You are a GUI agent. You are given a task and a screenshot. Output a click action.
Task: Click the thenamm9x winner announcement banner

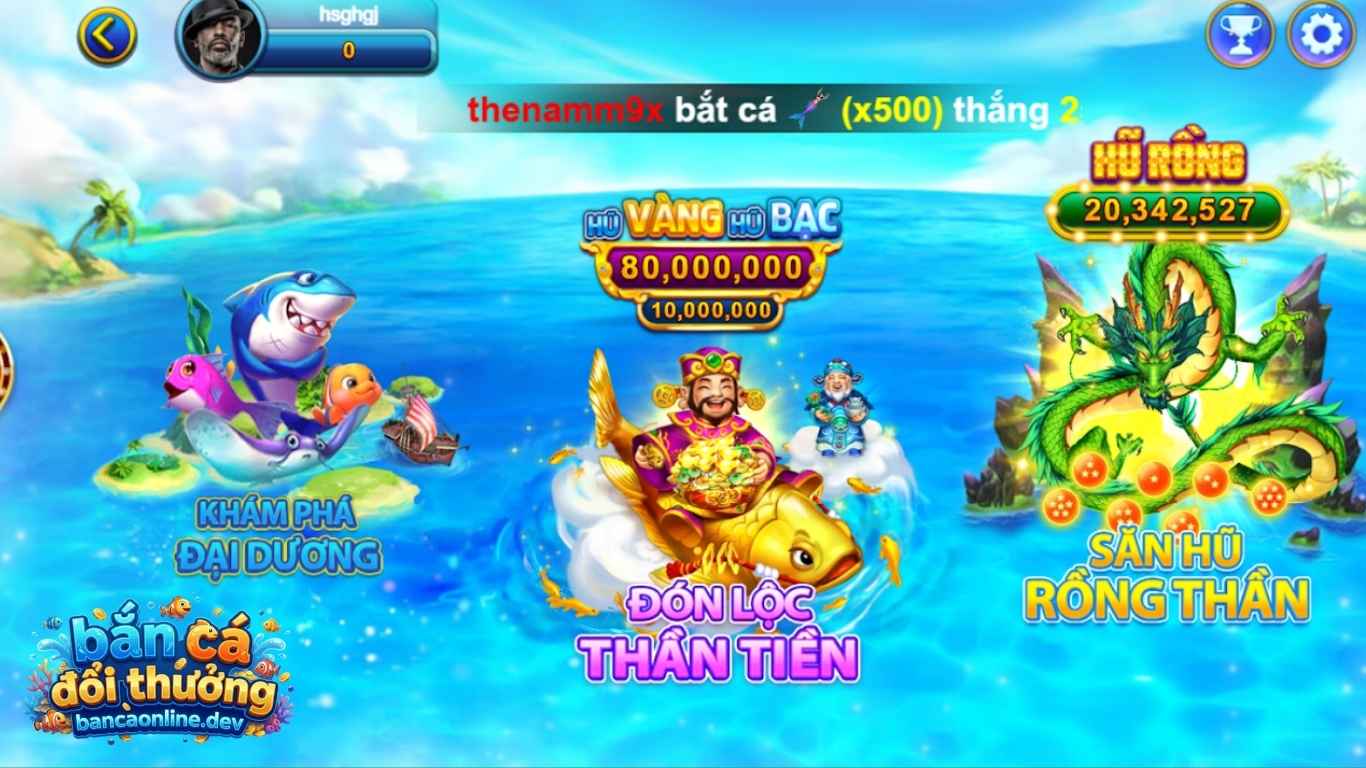pos(760,110)
